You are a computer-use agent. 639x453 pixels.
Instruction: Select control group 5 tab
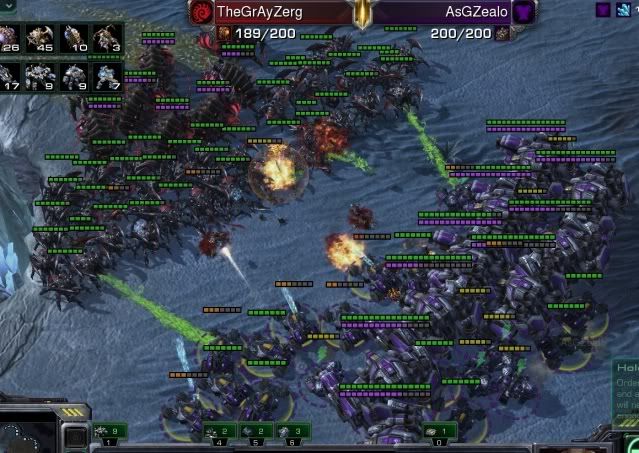click(x=255, y=431)
